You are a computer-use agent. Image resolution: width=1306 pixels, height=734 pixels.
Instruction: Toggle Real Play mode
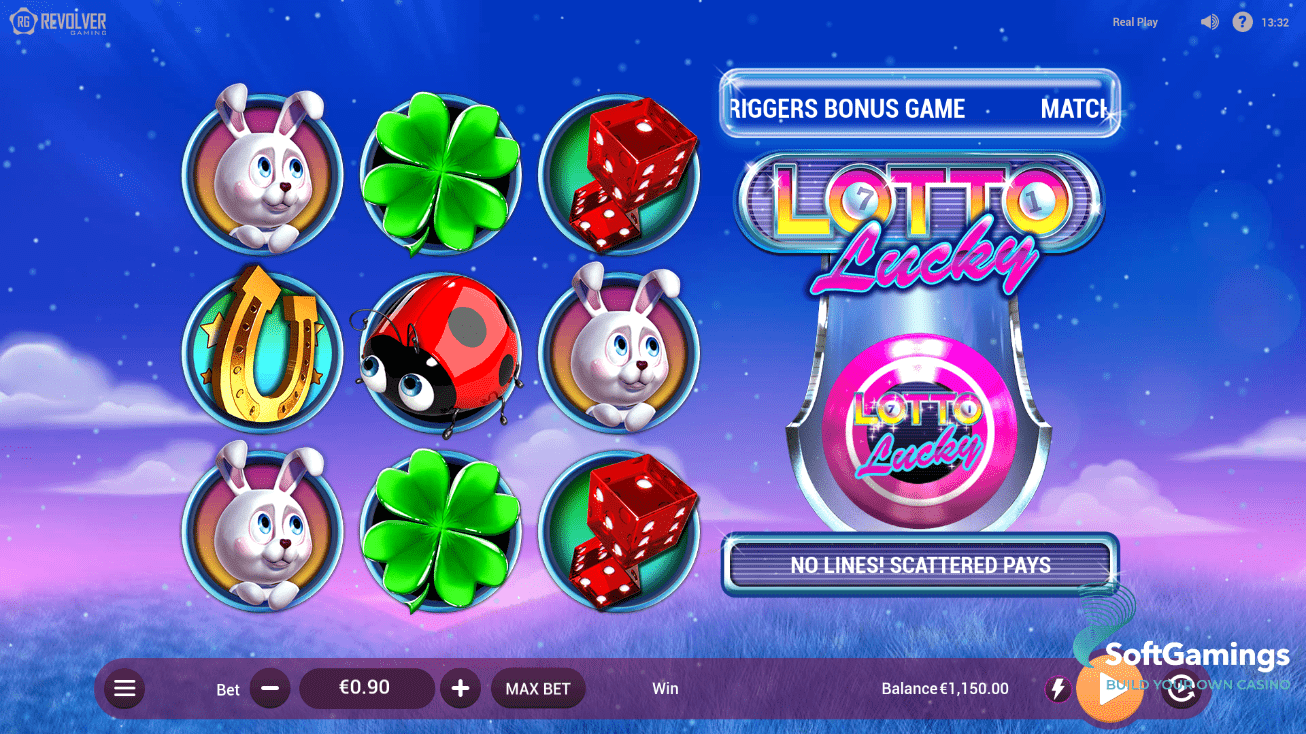1134,21
